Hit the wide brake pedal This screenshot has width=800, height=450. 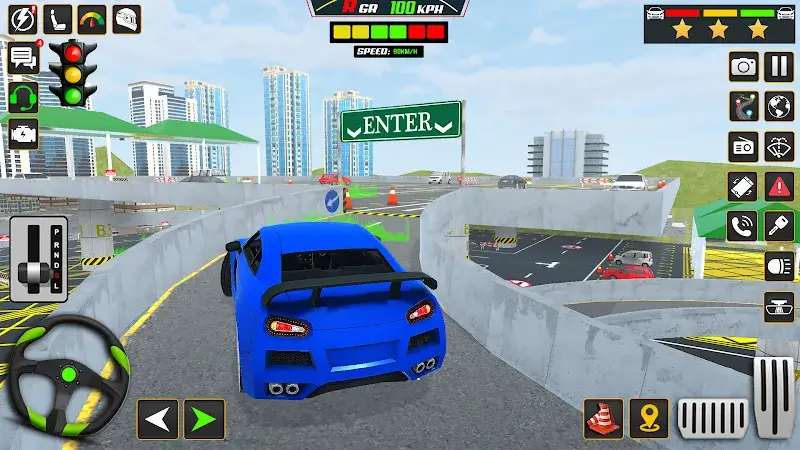tap(713, 417)
